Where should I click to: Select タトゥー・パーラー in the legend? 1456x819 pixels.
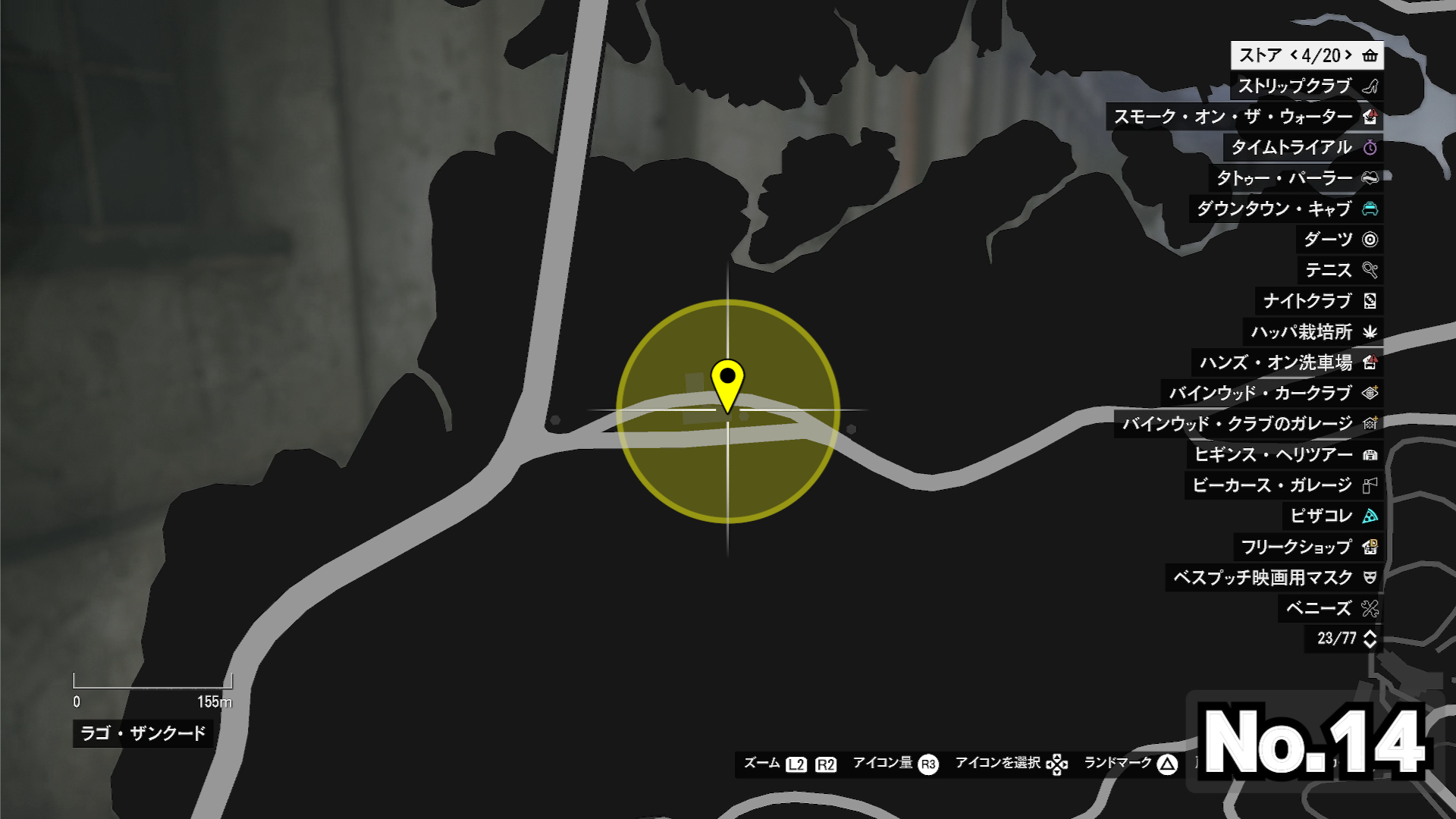pos(1295,178)
